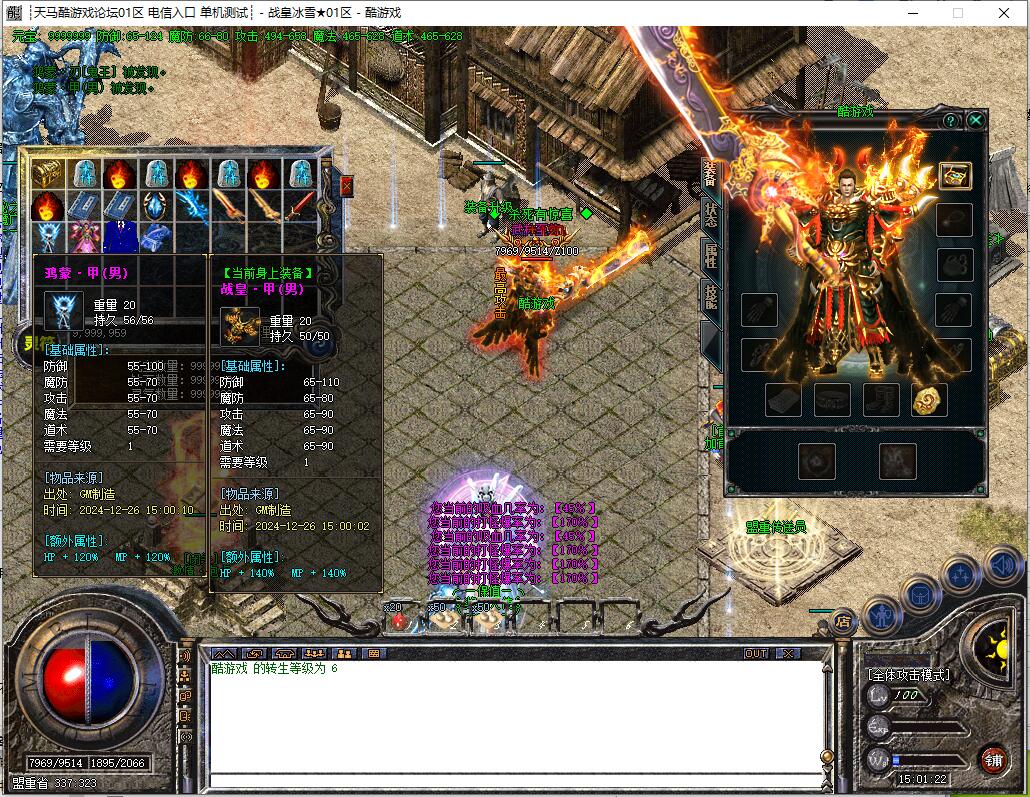The image size is (1030, 797).
Task: Maximize the game window
Action: tap(957, 13)
